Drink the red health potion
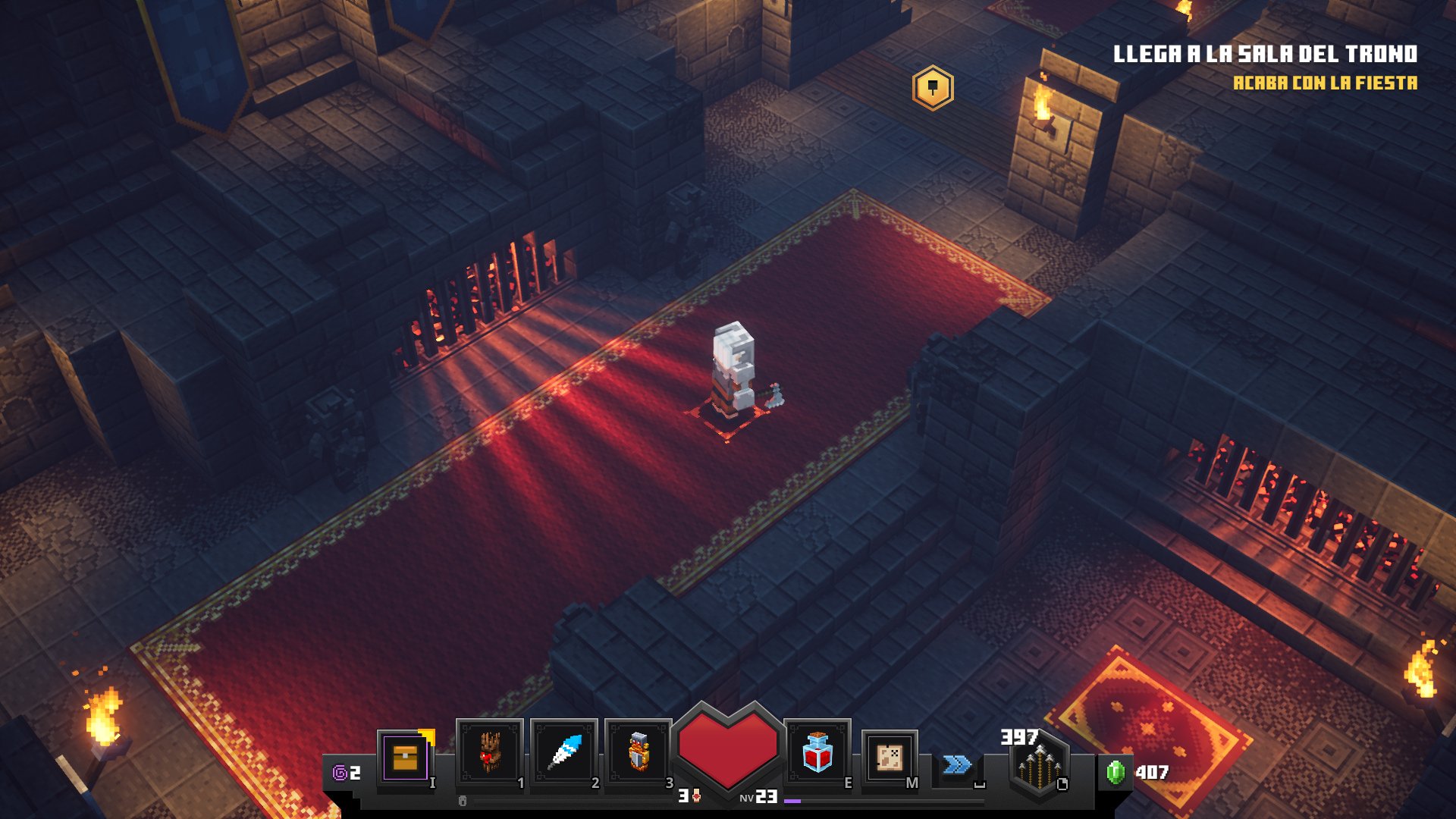Image resolution: width=1456 pixels, height=819 pixels. click(x=817, y=754)
